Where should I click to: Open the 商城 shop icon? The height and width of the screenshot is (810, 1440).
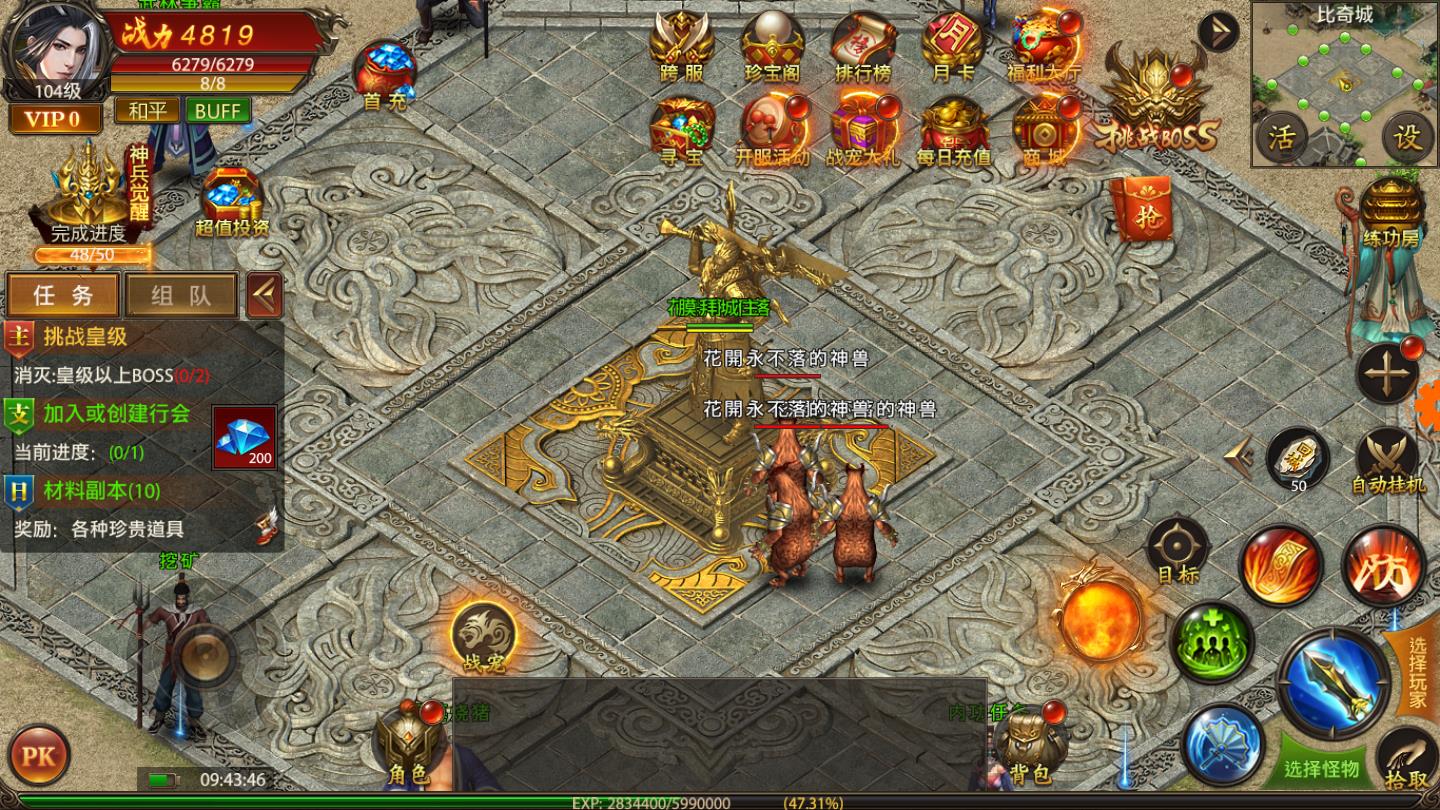[x=1044, y=131]
